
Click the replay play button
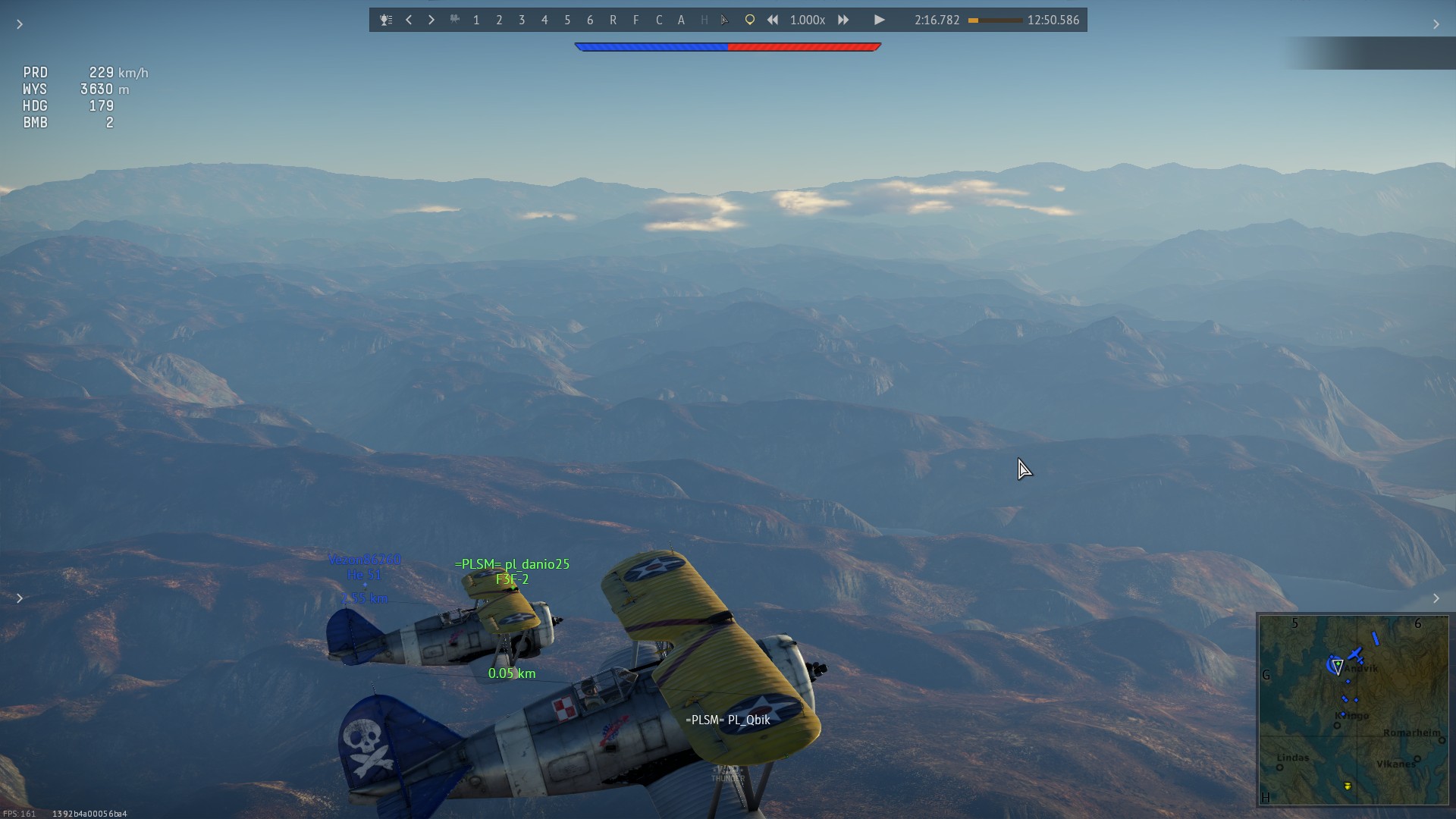coord(879,20)
